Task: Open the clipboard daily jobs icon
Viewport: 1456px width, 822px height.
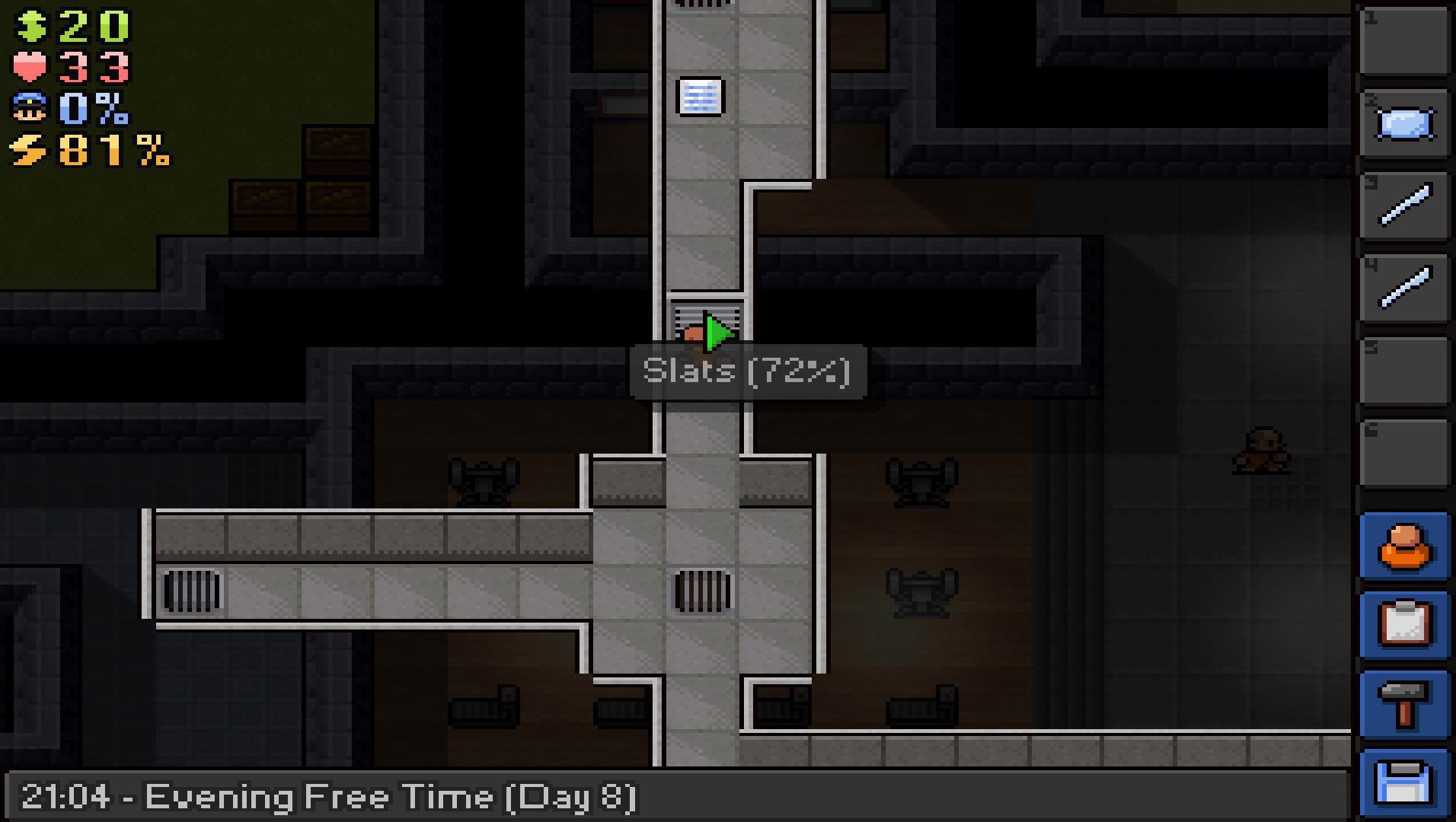Action: click(x=1405, y=623)
